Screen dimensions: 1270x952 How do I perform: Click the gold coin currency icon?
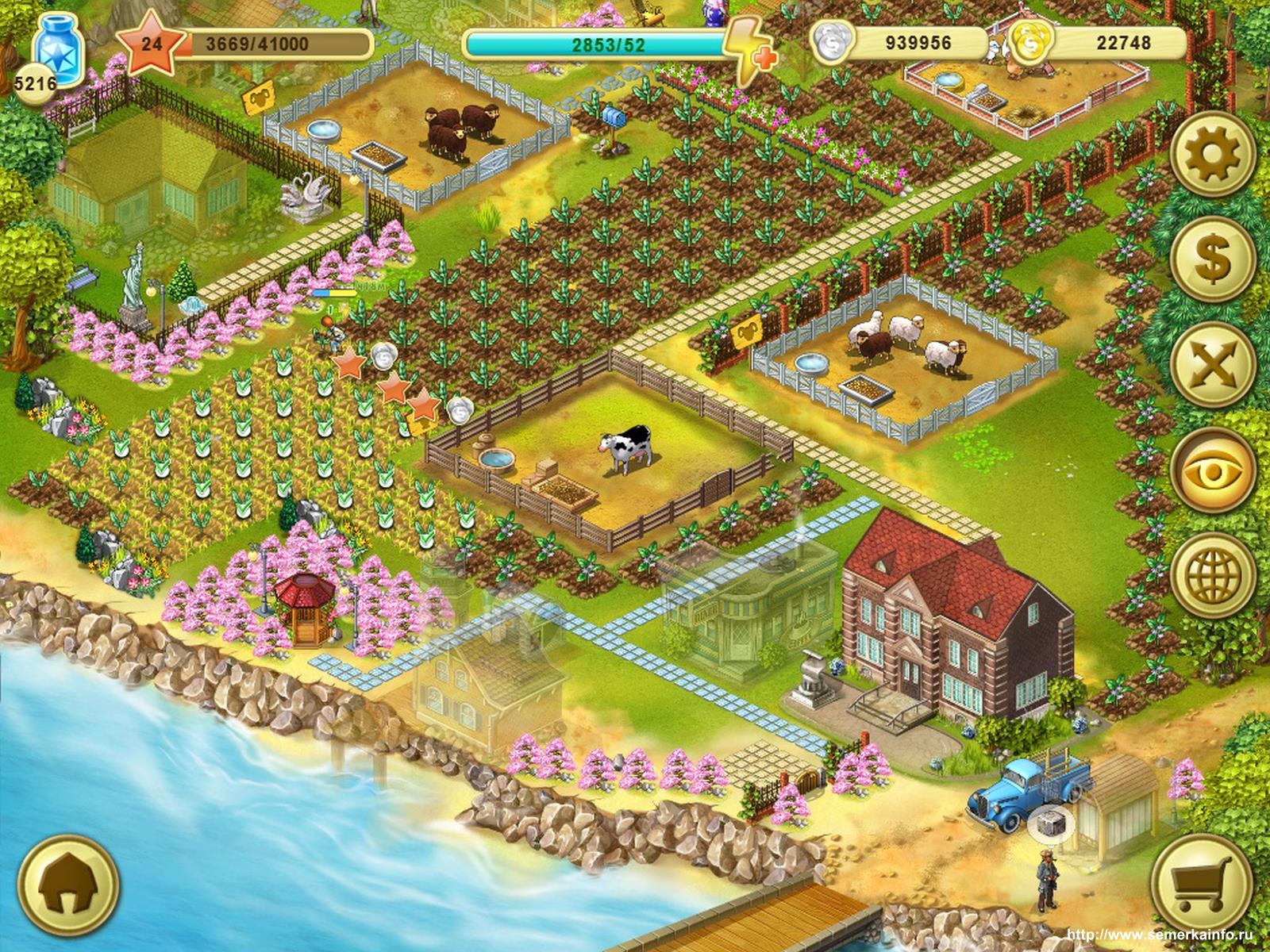click(1030, 43)
